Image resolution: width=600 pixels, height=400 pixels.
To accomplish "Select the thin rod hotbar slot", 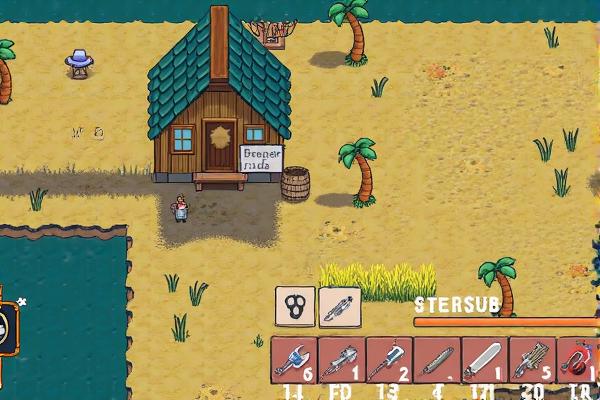I will point(437,360).
